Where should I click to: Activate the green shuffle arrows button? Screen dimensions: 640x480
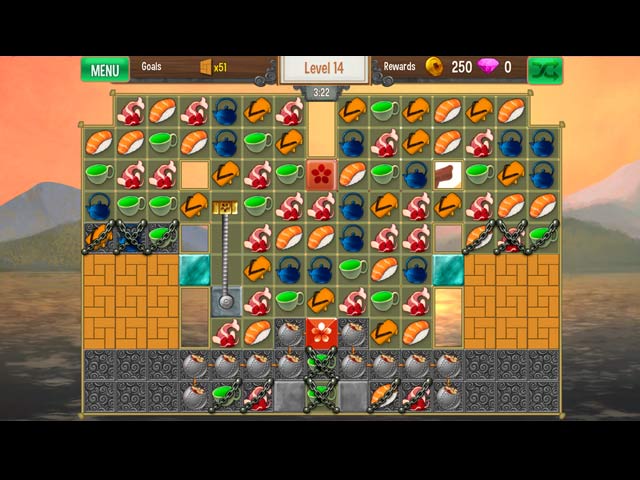click(544, 70)
